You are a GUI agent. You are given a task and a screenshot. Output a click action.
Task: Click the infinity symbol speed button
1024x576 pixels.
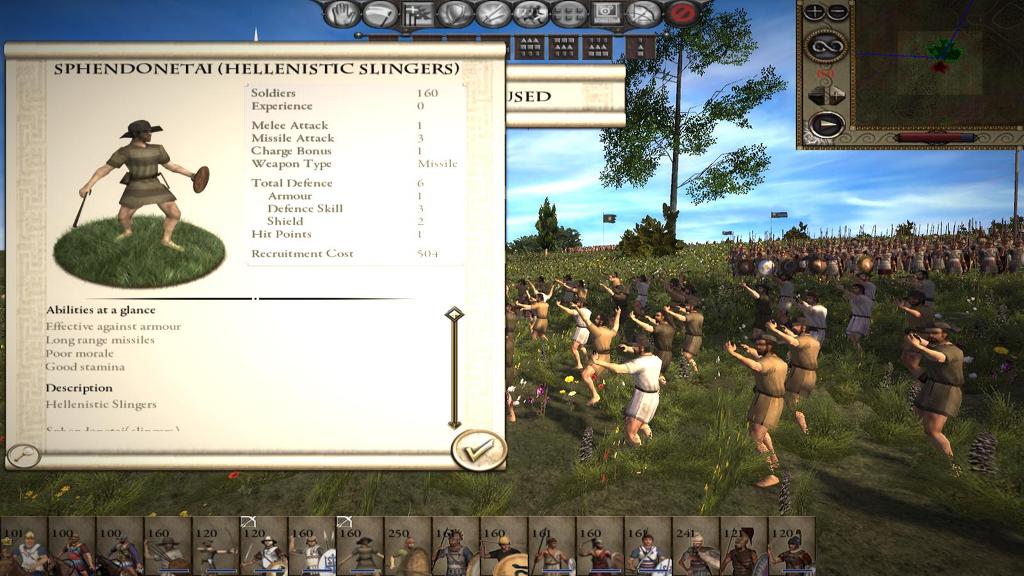click(826, 45)
